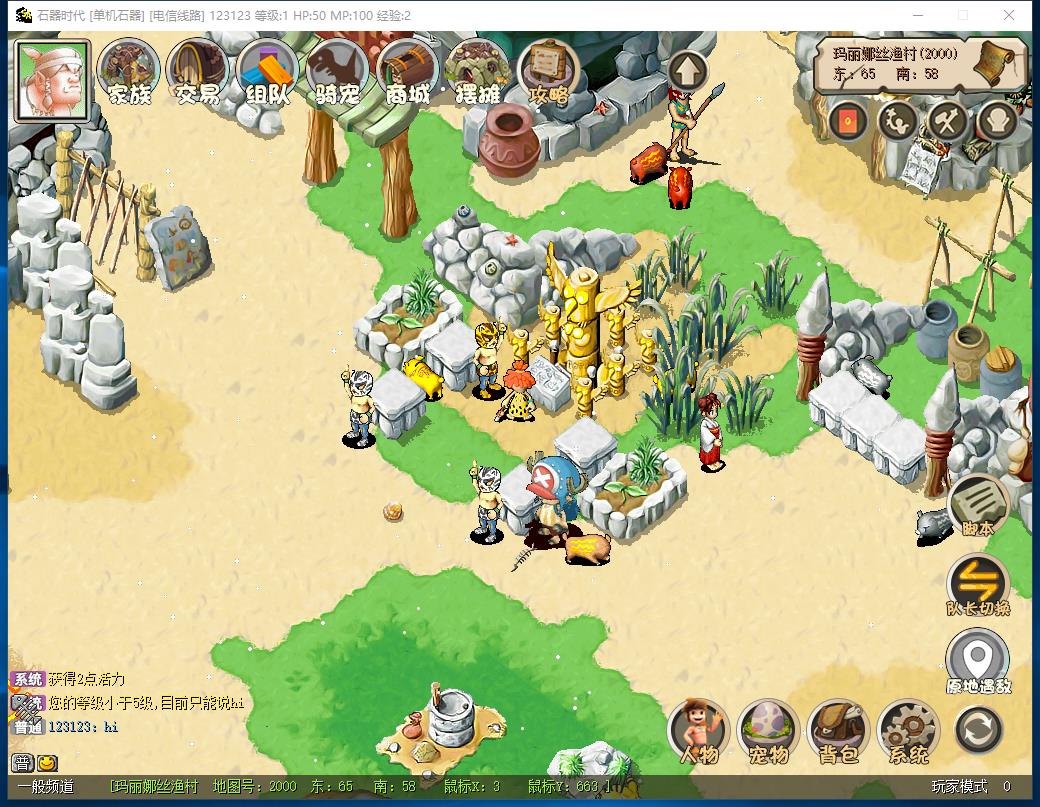Image resolution: width=1040 pixels, height=807 pixels.
Task: Open the 攻略 (guide) scroll
Action: point(549,72)
